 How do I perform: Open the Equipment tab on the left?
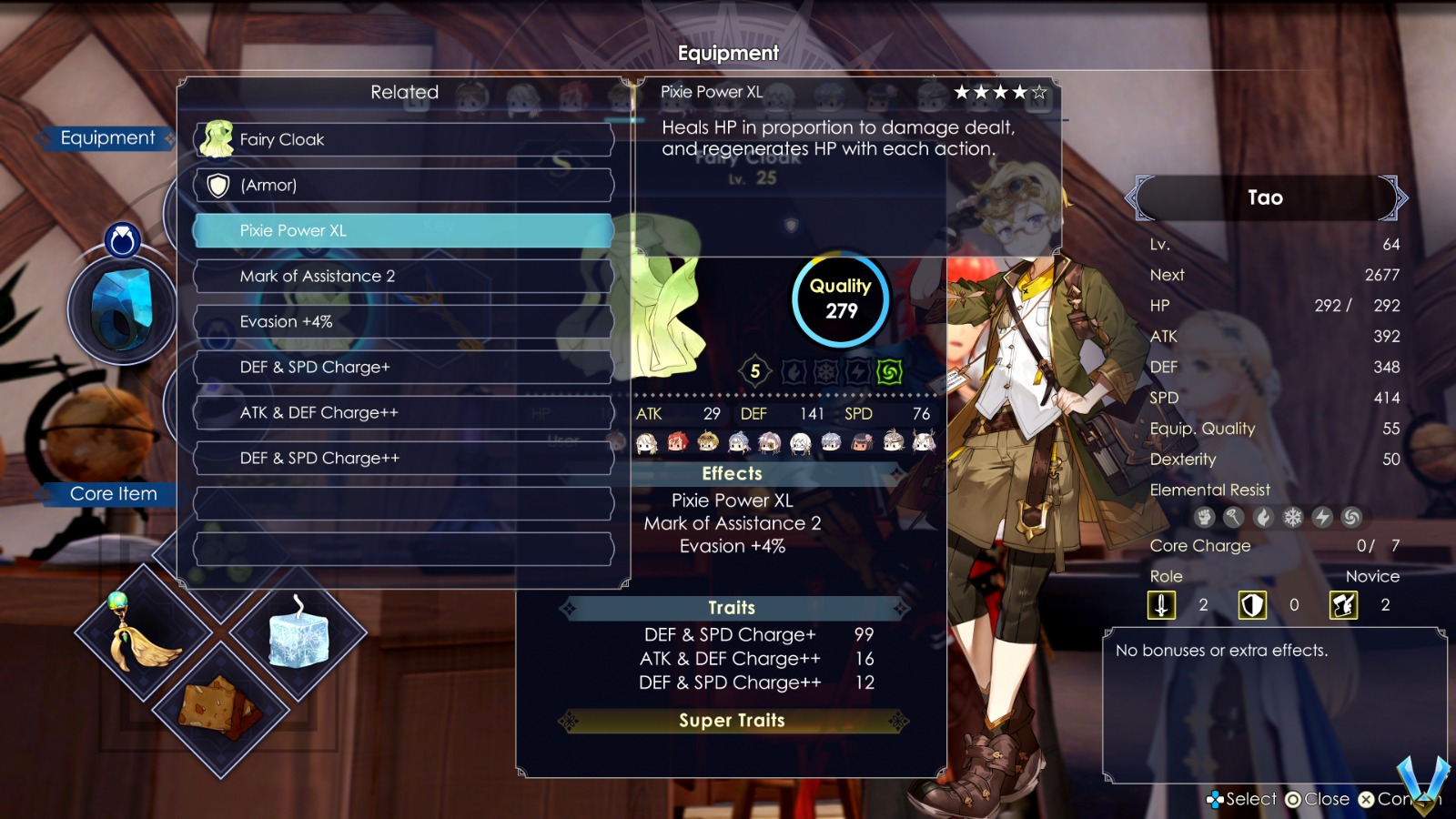click(x=108, y=137)
